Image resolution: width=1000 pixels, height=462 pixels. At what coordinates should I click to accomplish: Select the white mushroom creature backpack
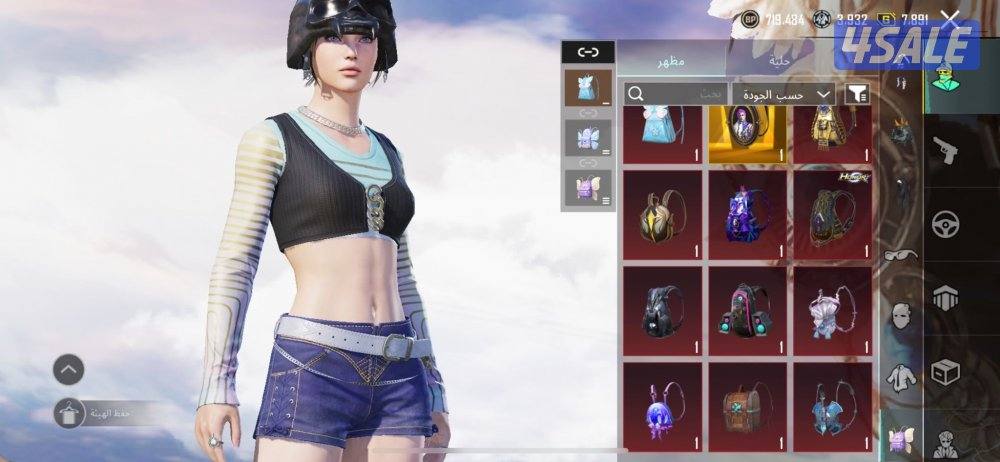(x=831, y=309)
